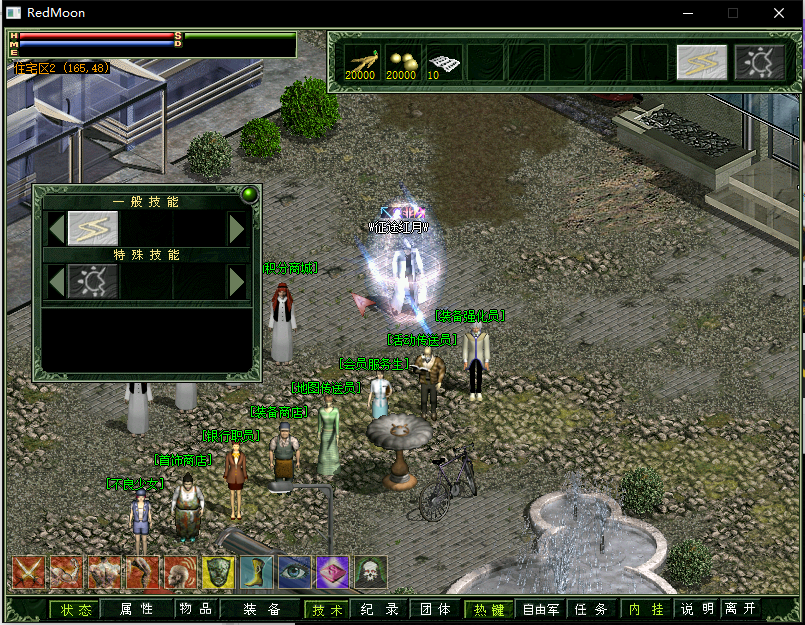Viewport: 805px width, 625px height.
Task: Close the skill panel with the green orb
Action: (249, 195)
